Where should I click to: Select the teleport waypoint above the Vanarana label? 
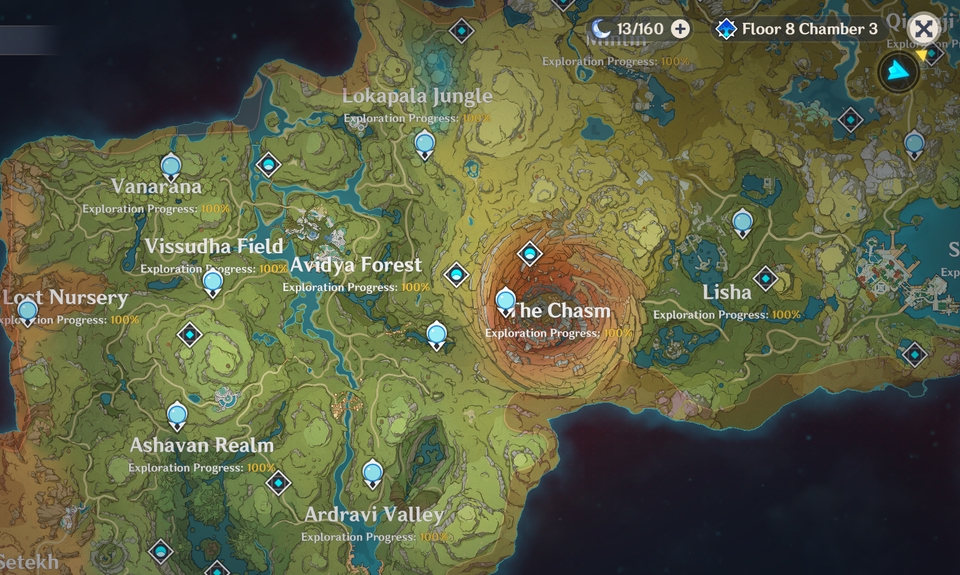click(171, 166)
